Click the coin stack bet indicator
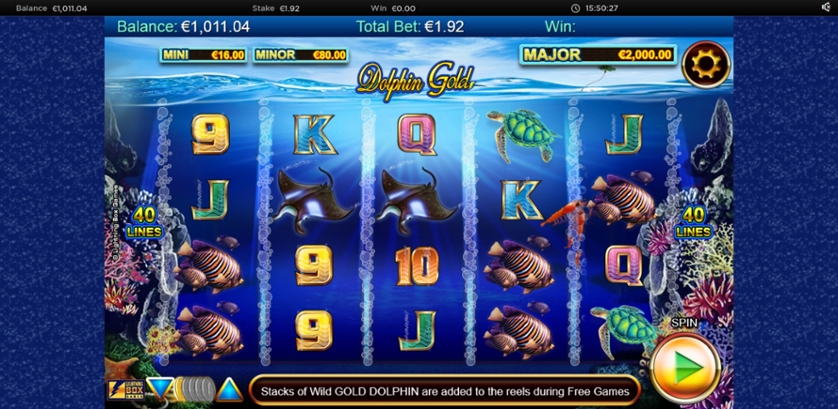This screenshot has width=838, height=409. tap(195, 388)
